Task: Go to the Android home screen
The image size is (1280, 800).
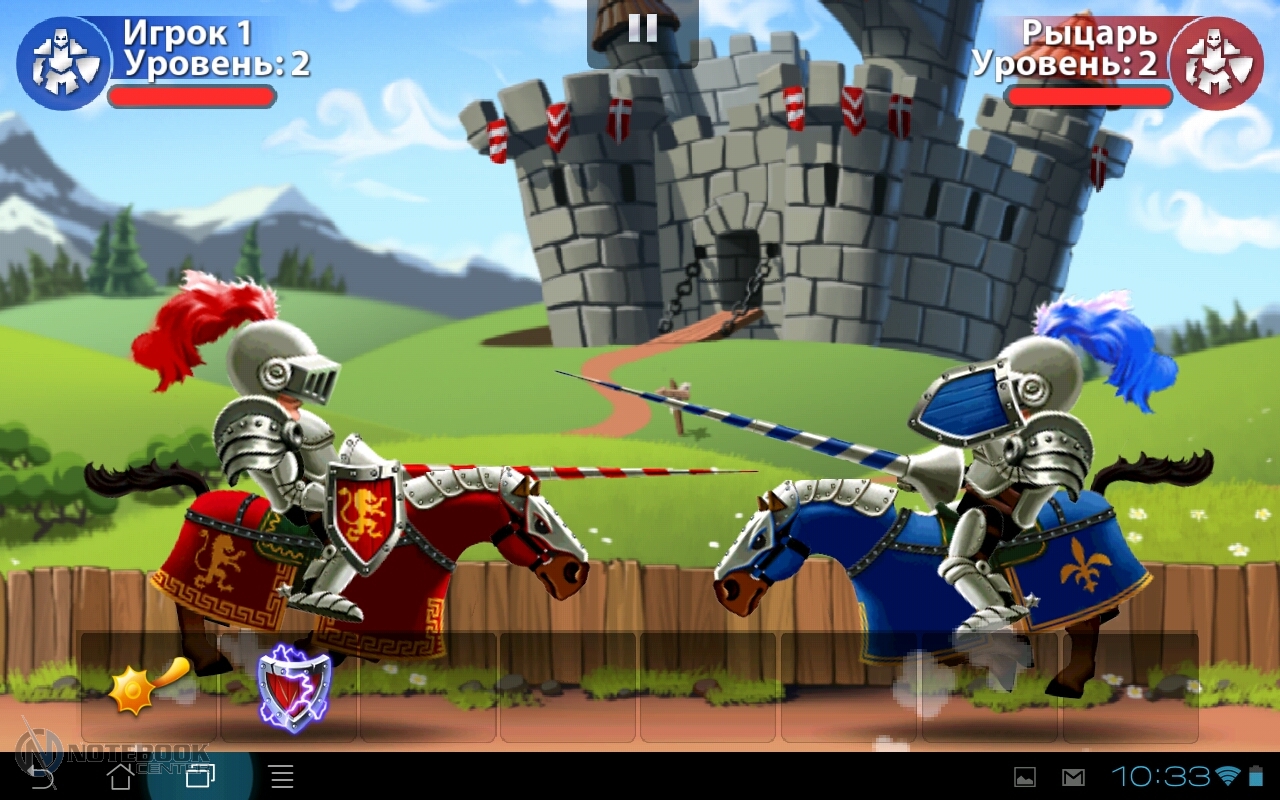Action: point(120,776)
